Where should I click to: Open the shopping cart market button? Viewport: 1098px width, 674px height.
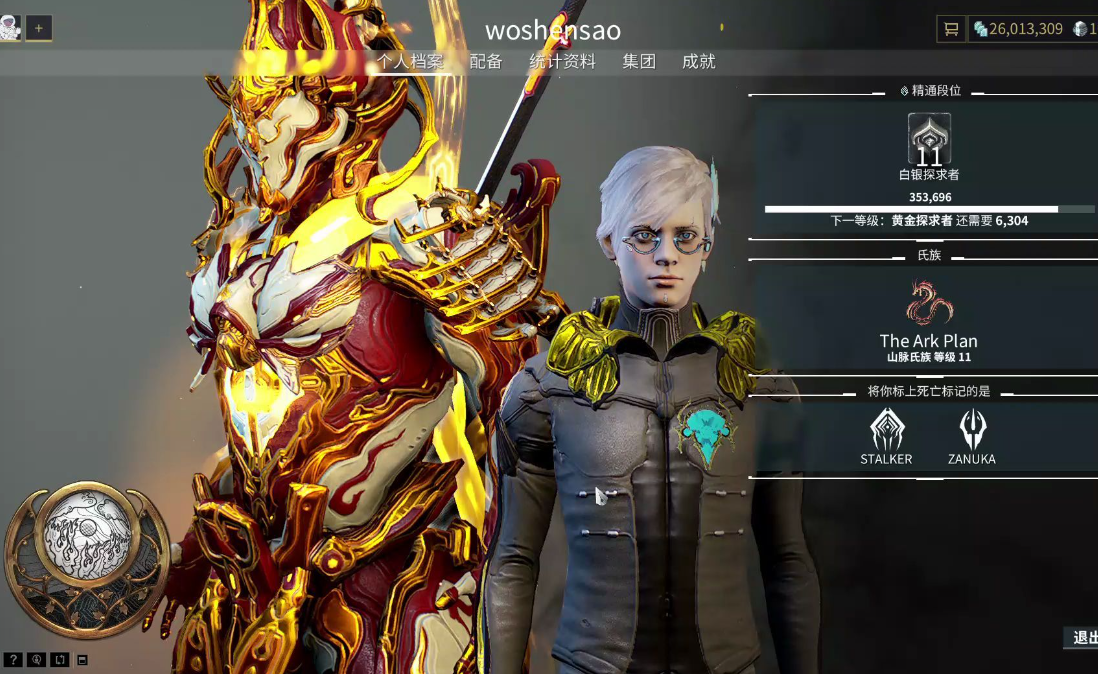[x=950, y=29]
